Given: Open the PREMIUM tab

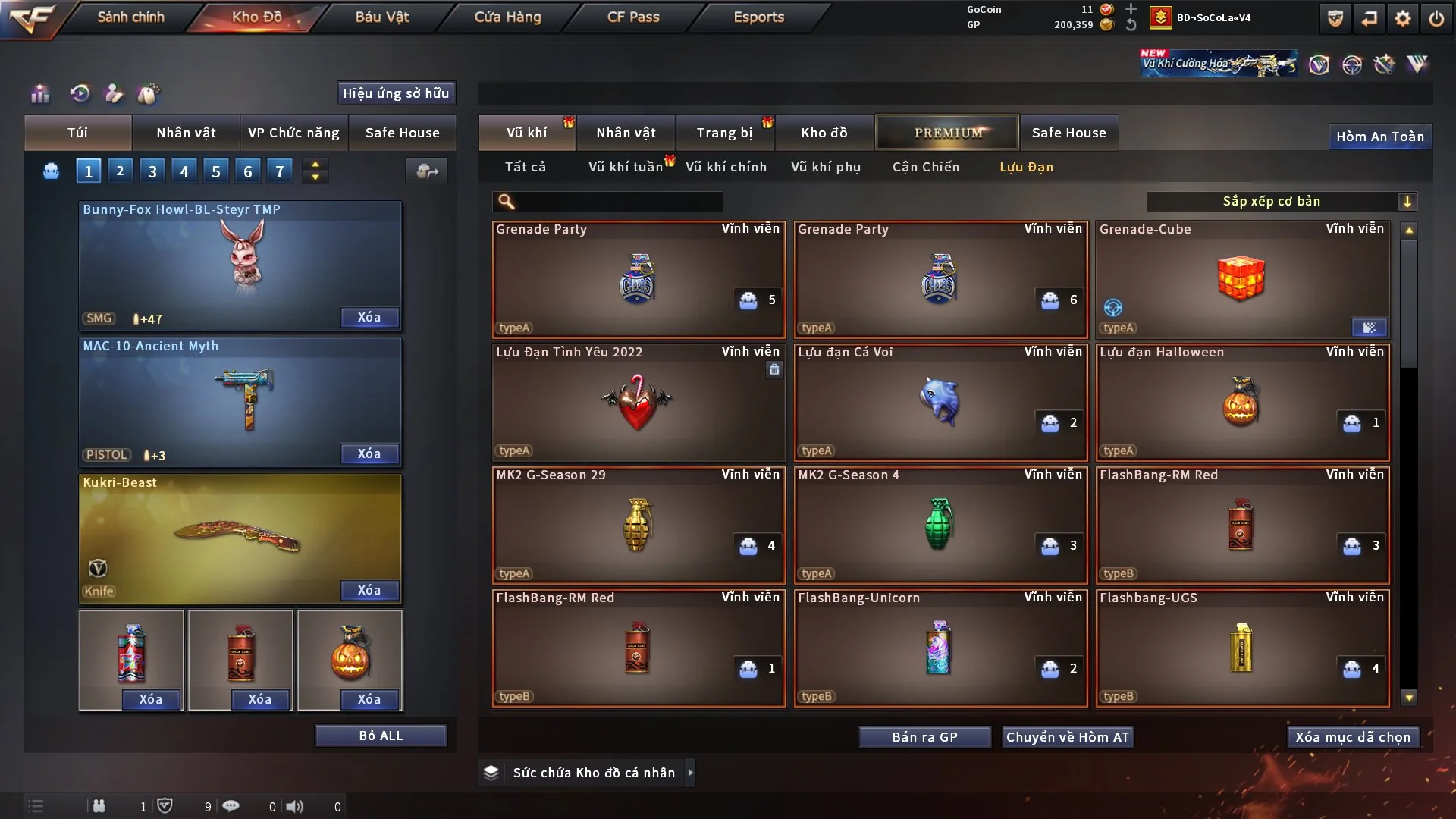Looking at the screenshot, I should tap(947, 133).
